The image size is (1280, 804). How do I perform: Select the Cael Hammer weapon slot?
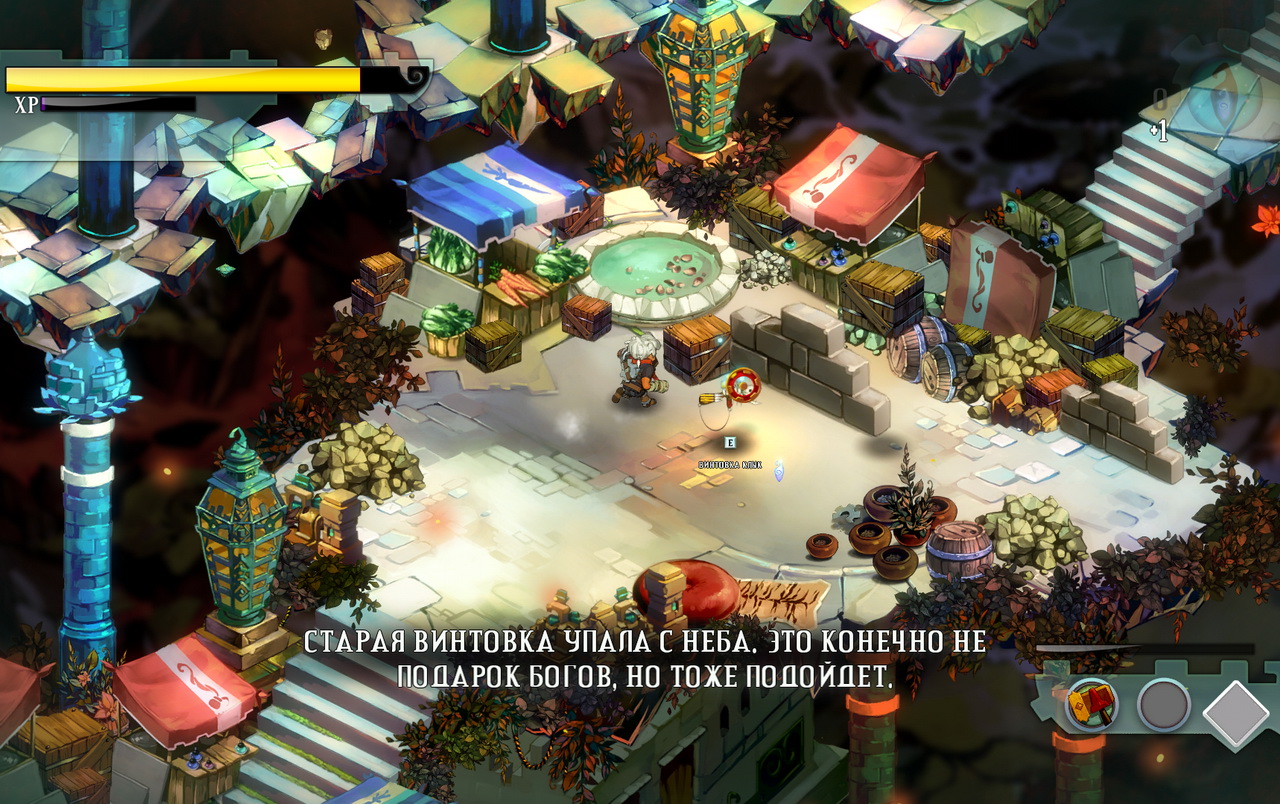(x=1091, y=705)
